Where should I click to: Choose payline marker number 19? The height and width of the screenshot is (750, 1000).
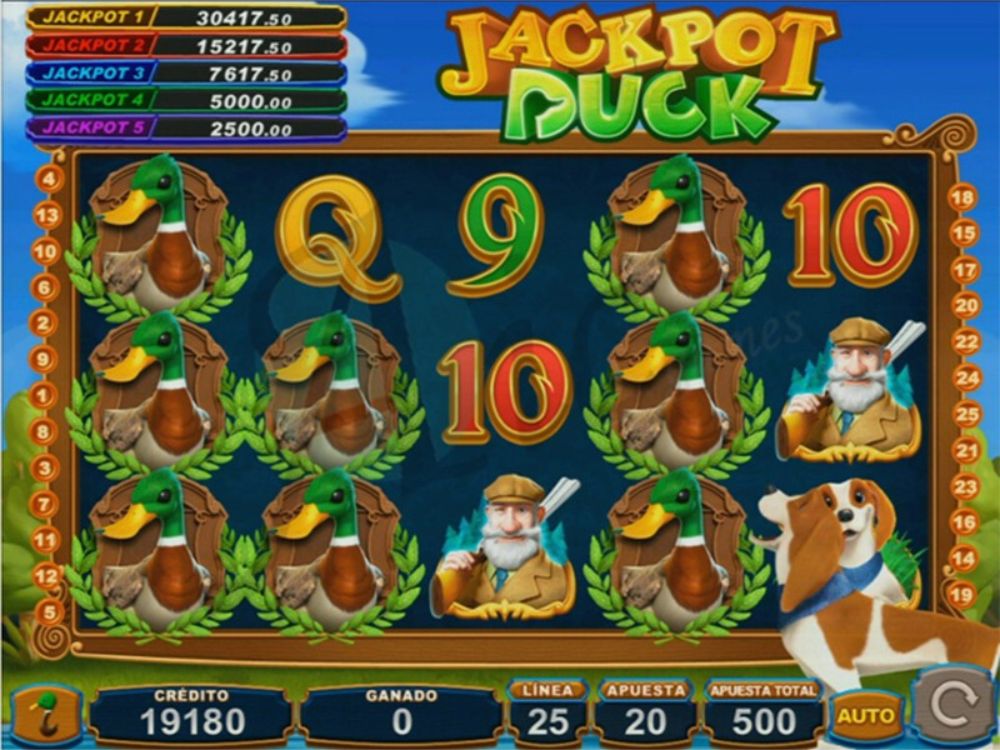click(961, 596)
